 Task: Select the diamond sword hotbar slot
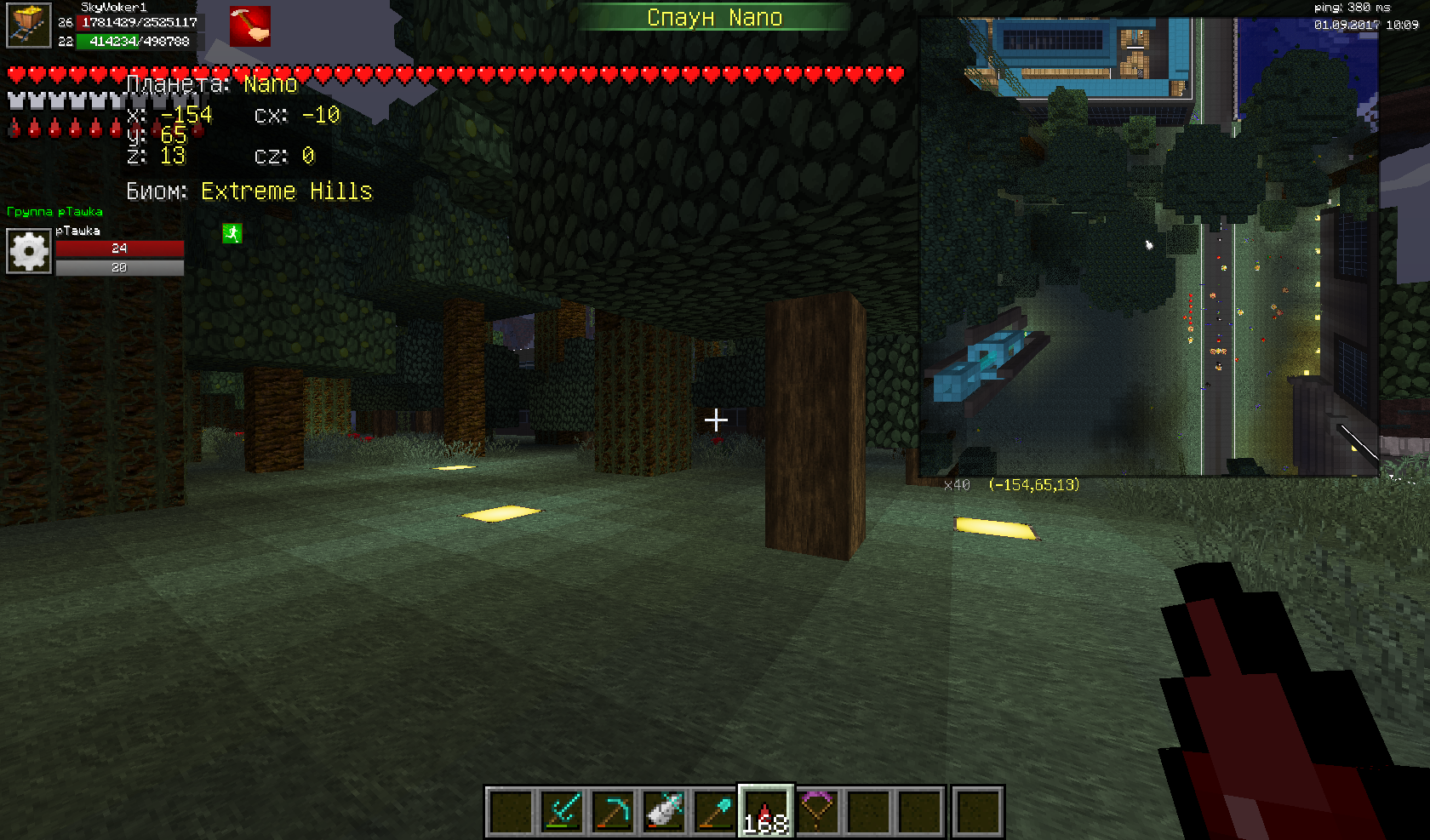click(x=563, y=810)
